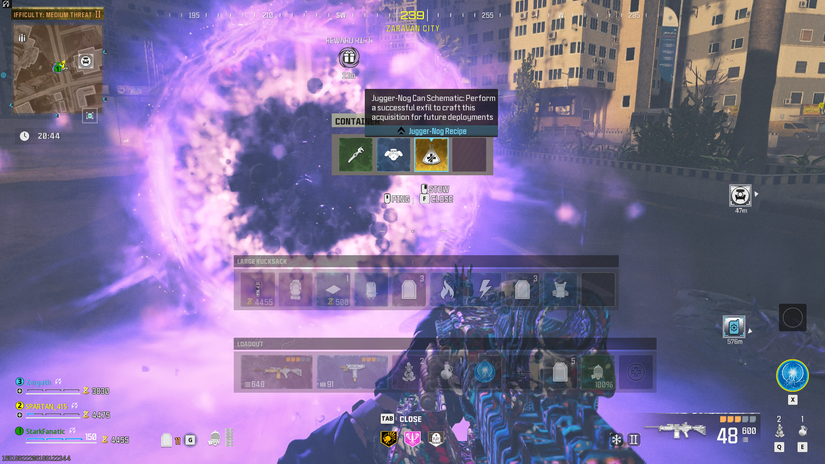Screen dimensions: 825x464
Task: Select the 100% gas mask loadout slot
Action: click(x=598, y=373)
